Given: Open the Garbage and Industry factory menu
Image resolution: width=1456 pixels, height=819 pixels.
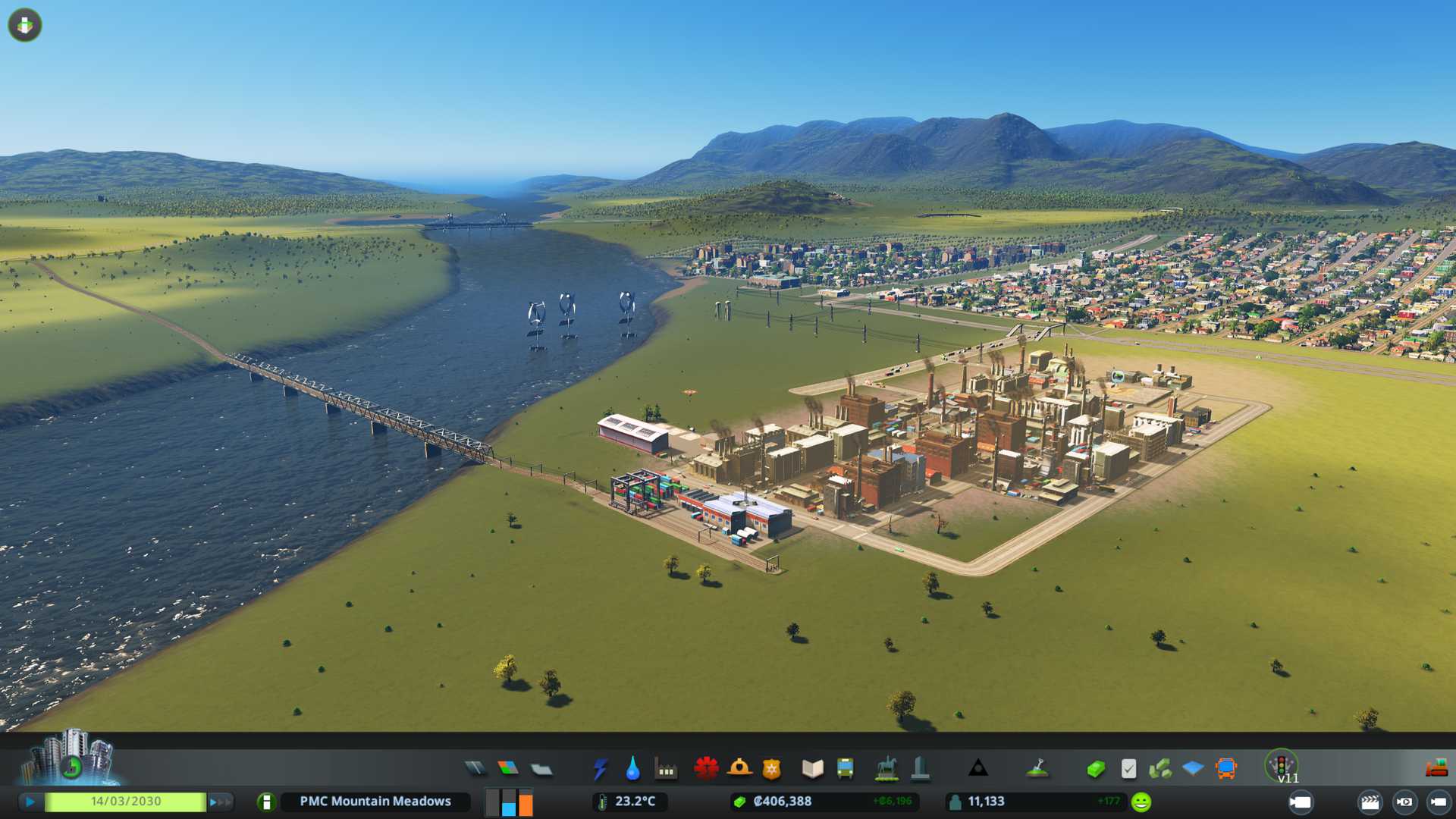Looking at the screenshot, I should pos(666,769).
